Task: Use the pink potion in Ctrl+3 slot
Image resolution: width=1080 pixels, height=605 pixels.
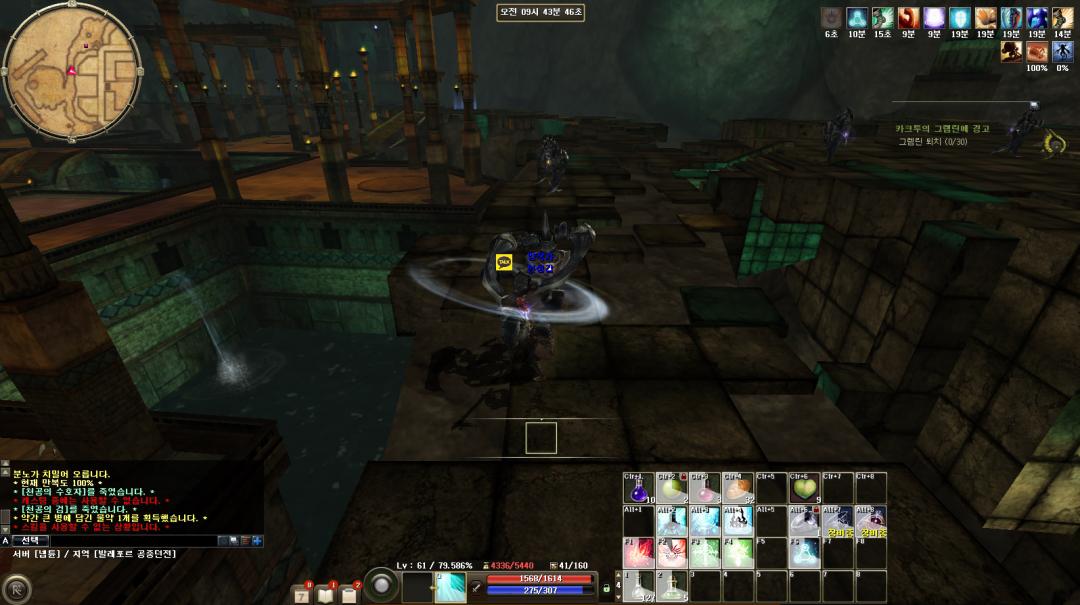Action: 704,488
